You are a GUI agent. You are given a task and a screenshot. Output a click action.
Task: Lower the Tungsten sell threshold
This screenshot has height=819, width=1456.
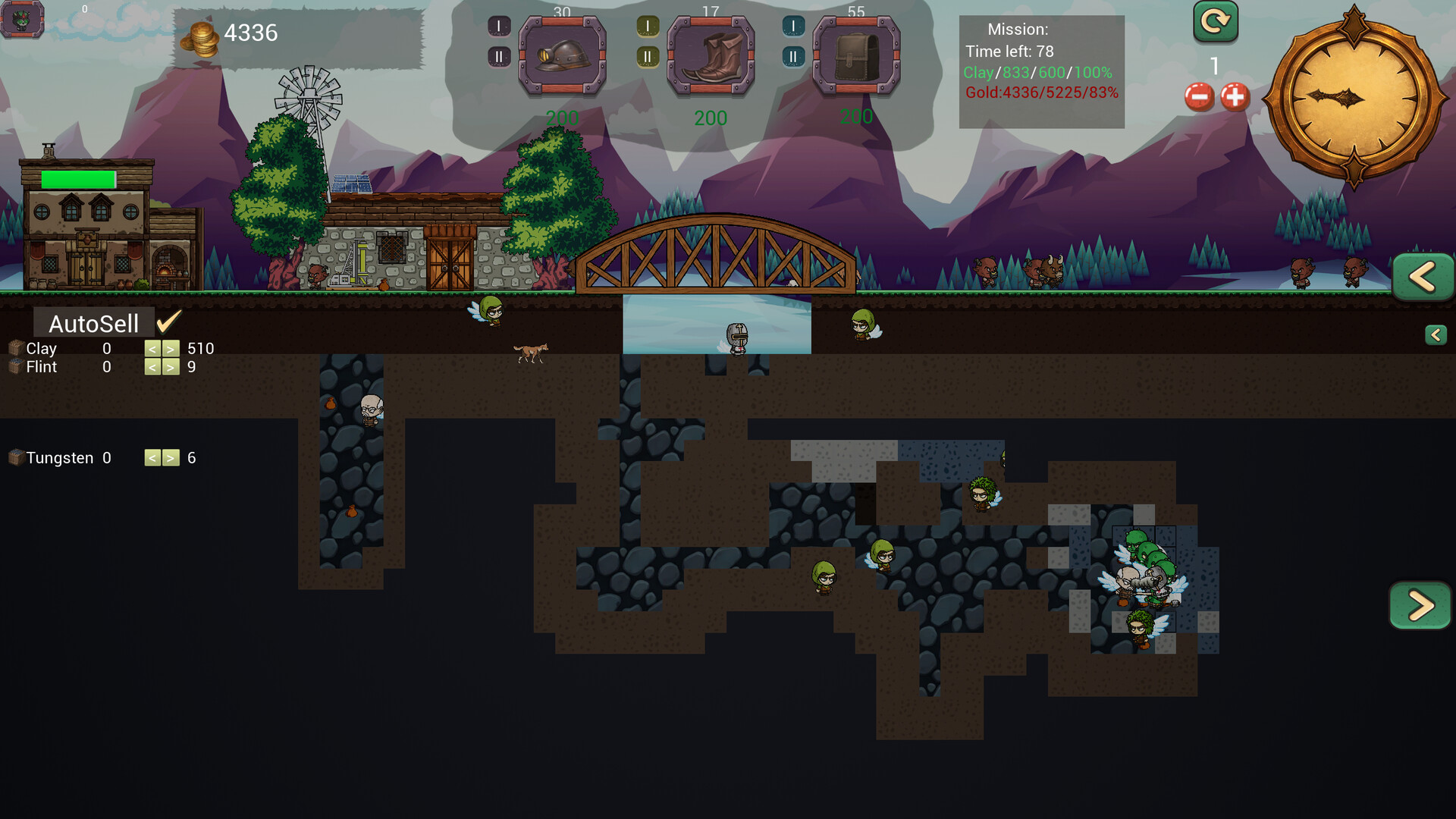(x=152, y=458)
